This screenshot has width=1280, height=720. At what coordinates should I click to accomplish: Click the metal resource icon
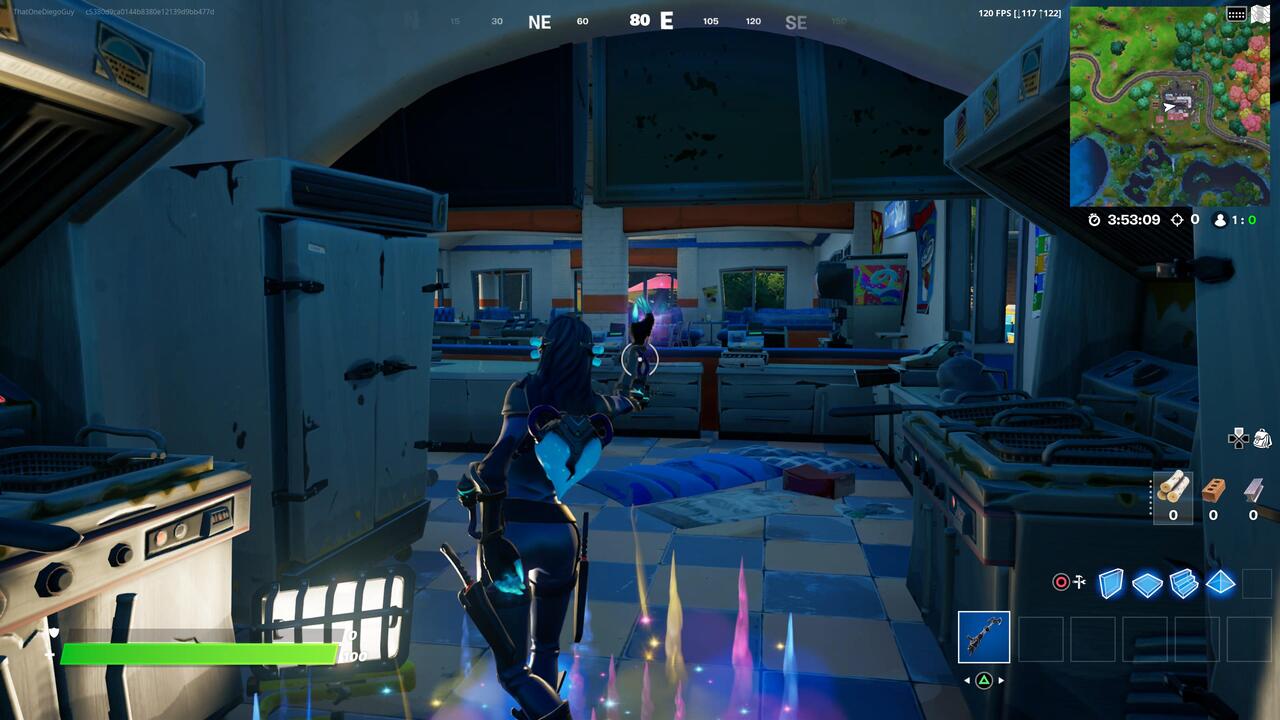(x=1251, y=490)
